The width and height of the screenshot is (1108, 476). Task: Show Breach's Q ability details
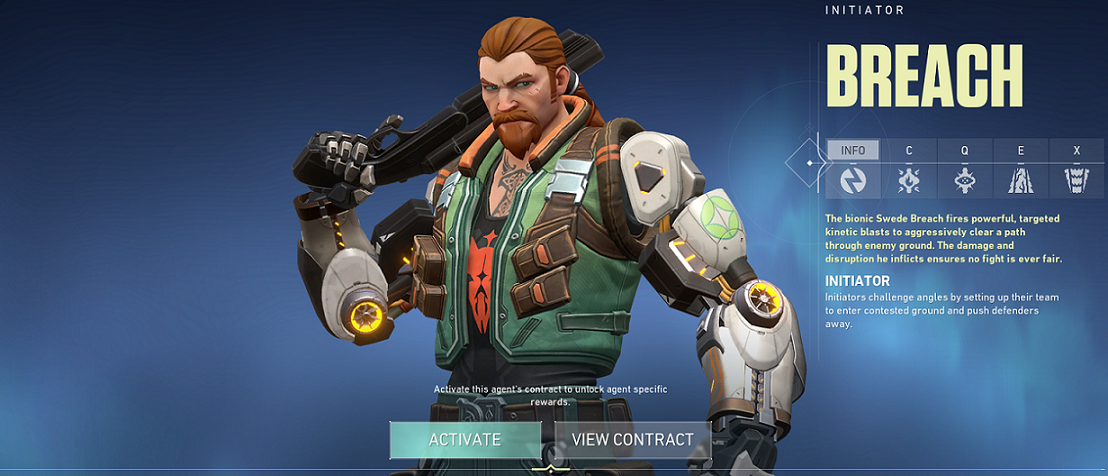pyautogui.click(x=965, y=169)
